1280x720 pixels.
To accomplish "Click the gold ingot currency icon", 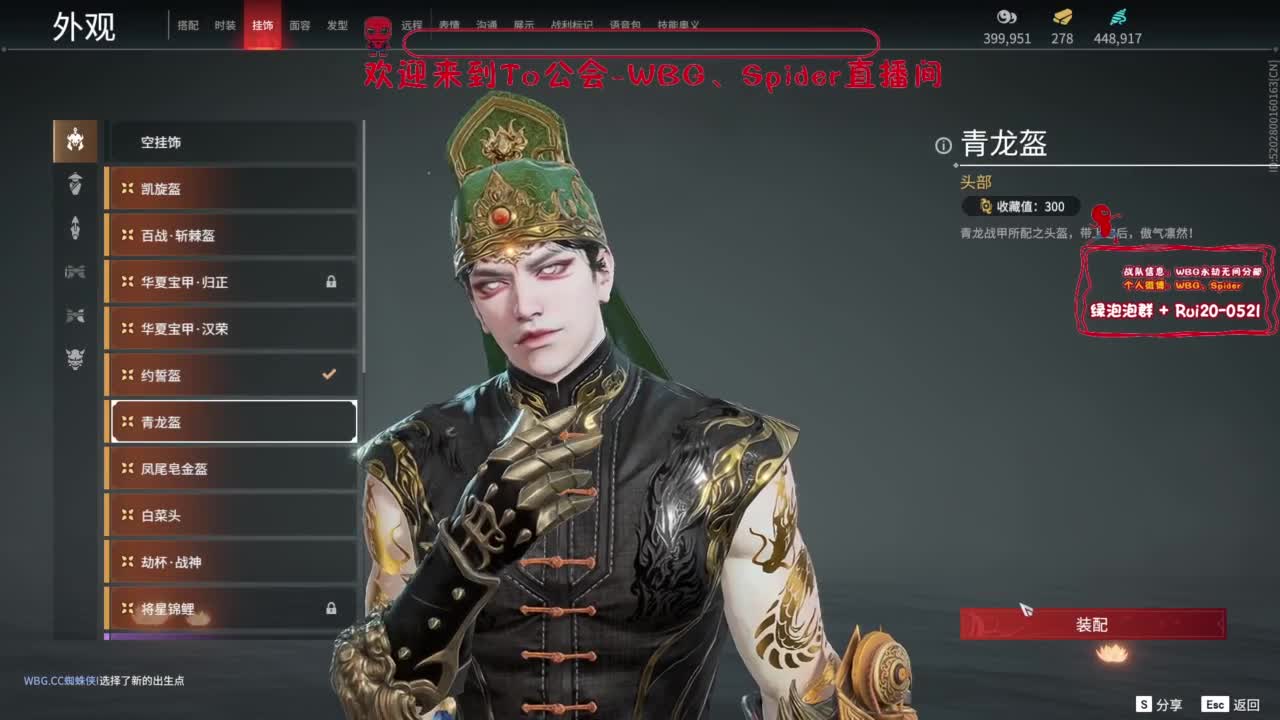I will (x=1060, y=18).
